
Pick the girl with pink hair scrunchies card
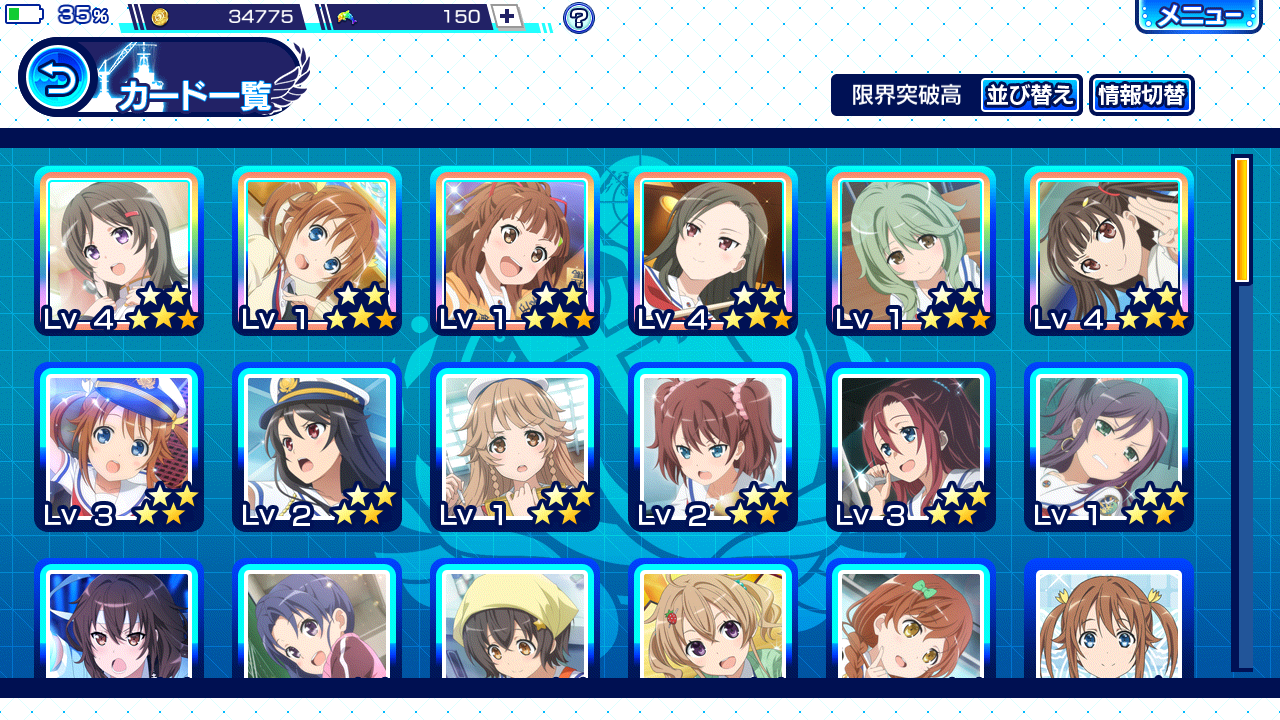click(713, 447)
